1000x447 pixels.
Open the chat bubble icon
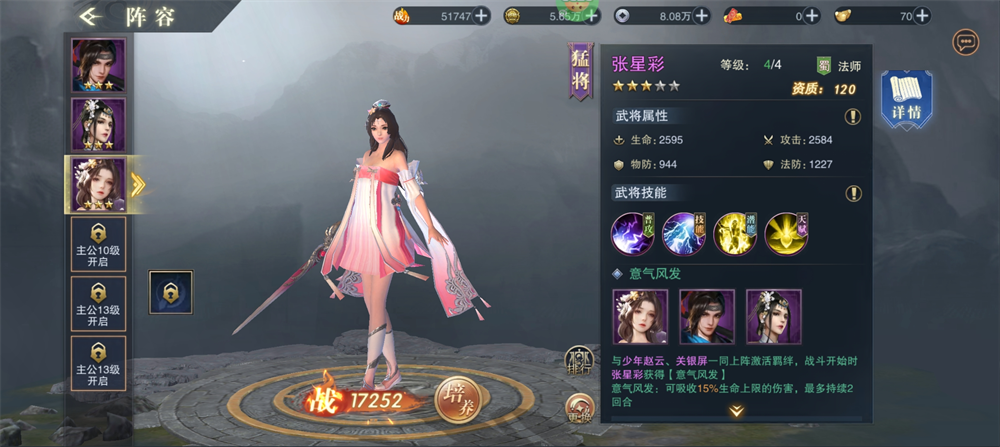(966, 42)
